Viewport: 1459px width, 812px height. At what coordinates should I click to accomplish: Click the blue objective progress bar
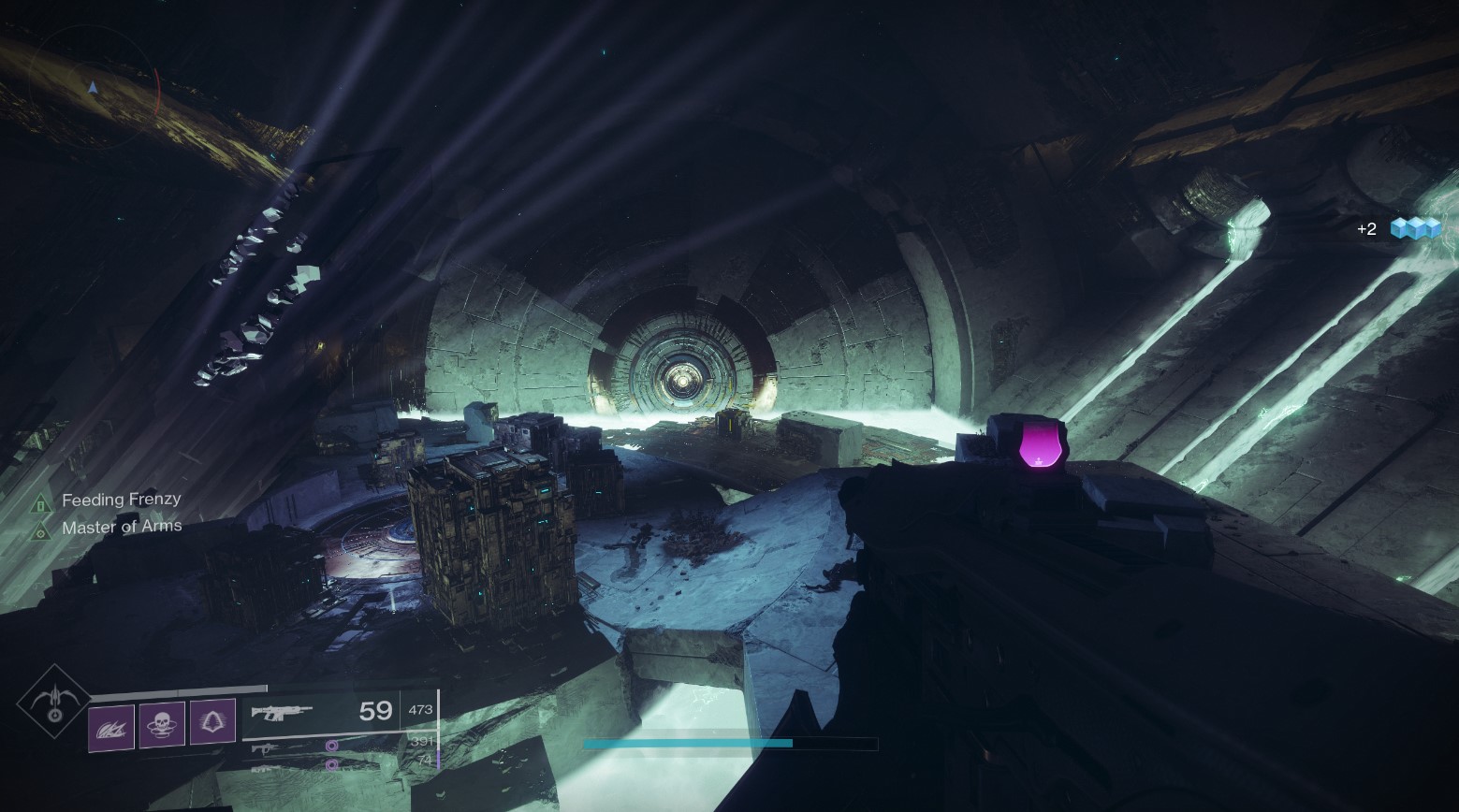688,742
